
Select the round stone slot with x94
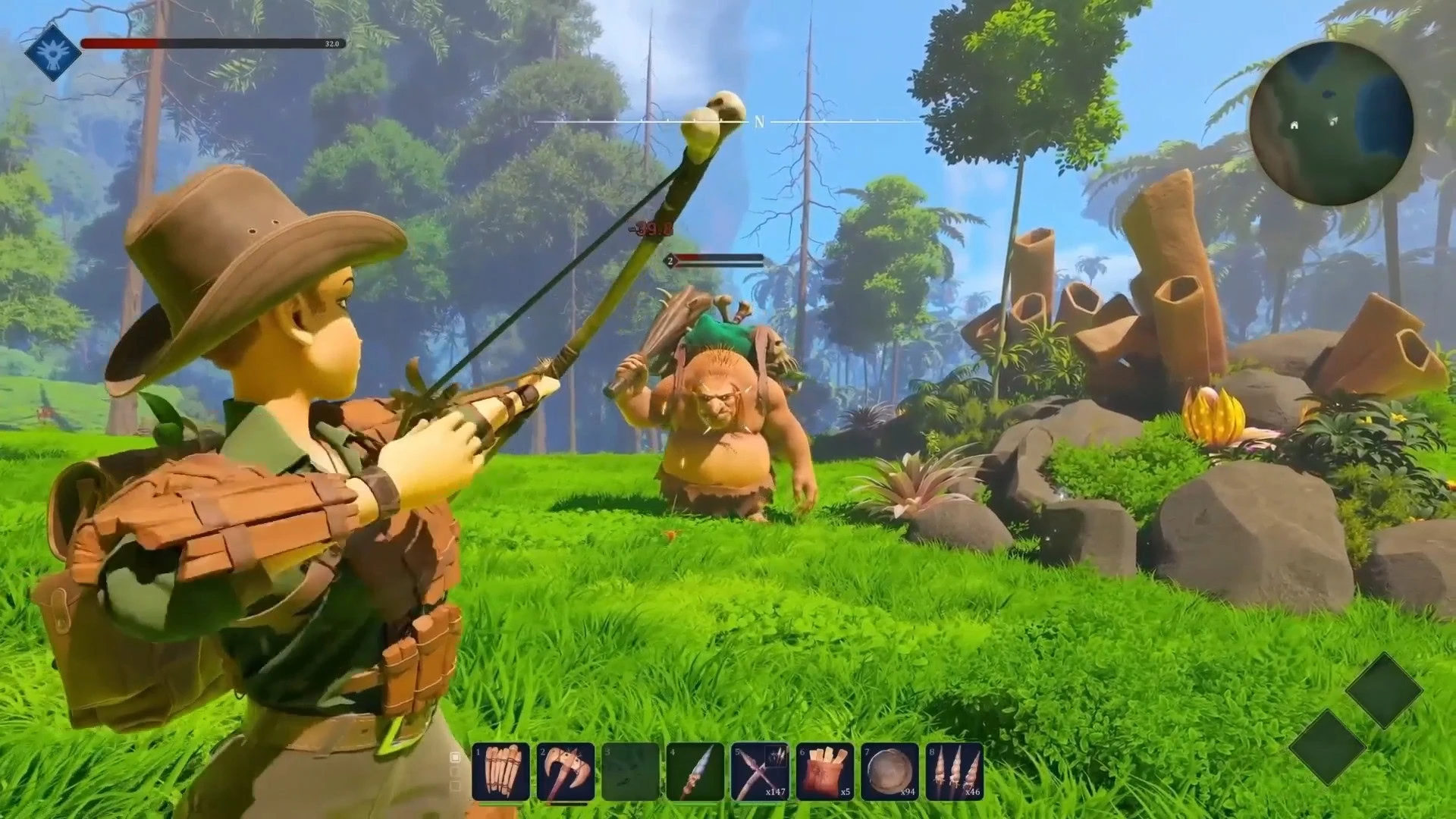(890, 772)
